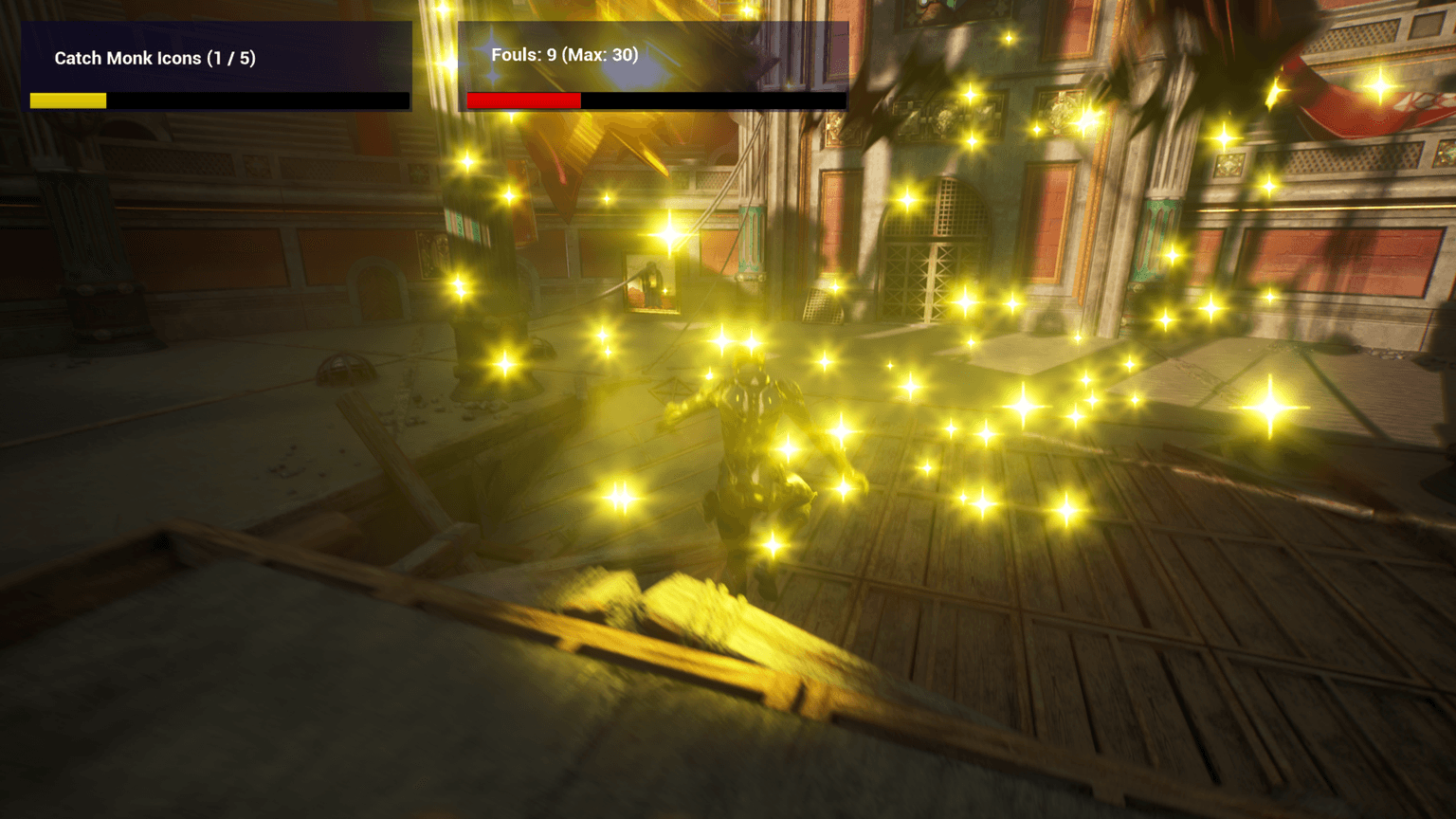Click the Catch Monk Icons objective label
Viewport: 1456px width, 819px height.
point(155,58)
